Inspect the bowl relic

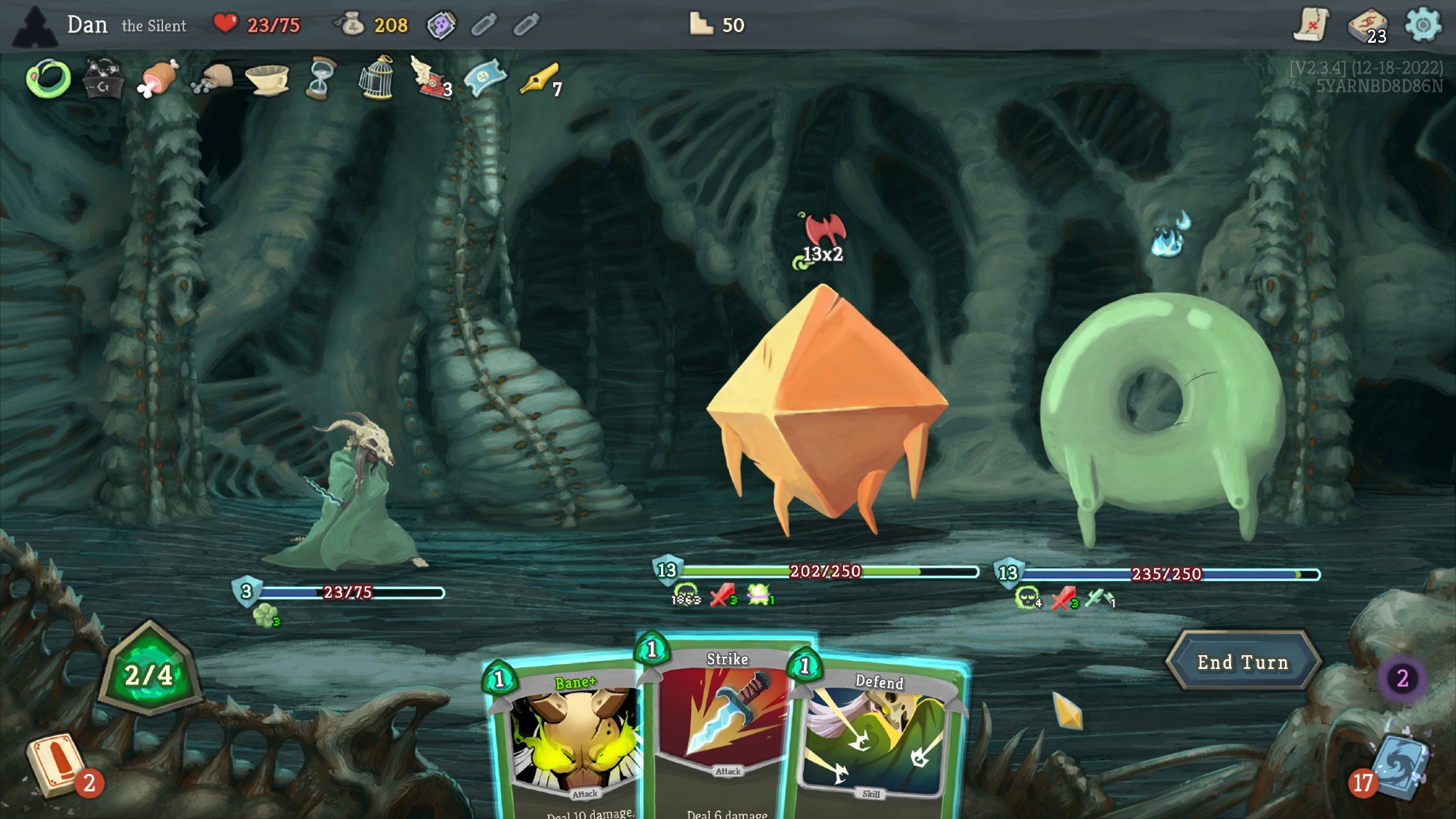point(266,79)
